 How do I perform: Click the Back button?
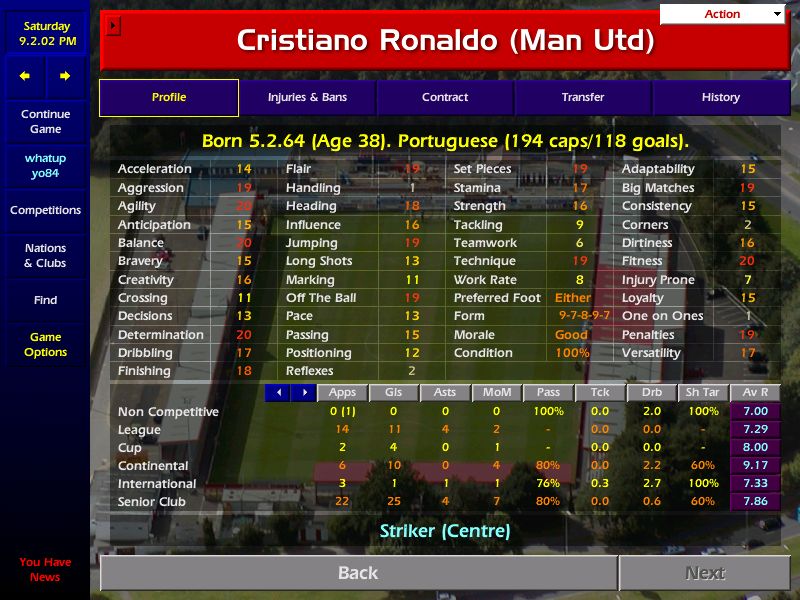[x=358, y=573]
